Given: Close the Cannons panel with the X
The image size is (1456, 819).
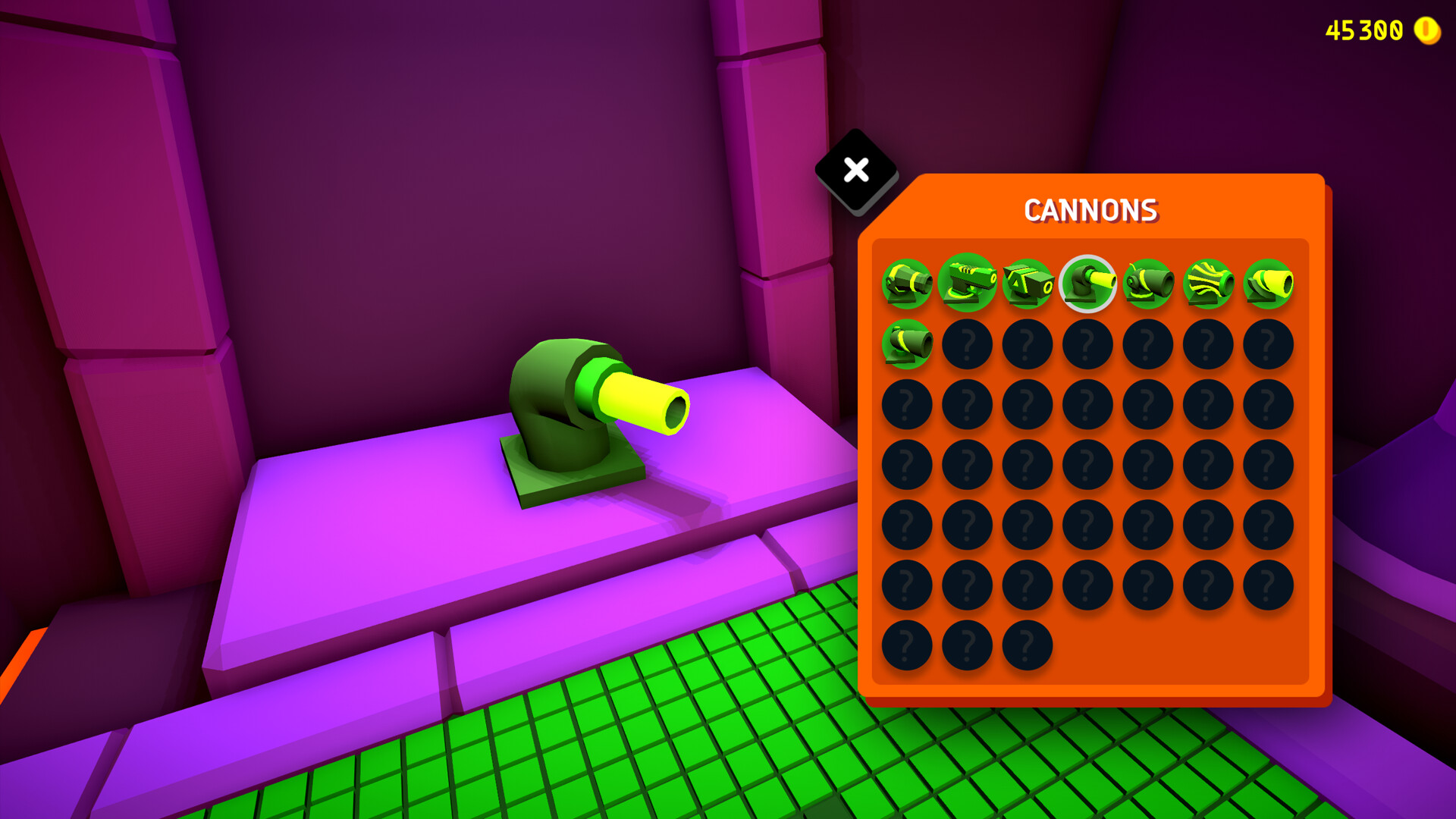Looking at the screenshot, I should click(x=855, y=171).
